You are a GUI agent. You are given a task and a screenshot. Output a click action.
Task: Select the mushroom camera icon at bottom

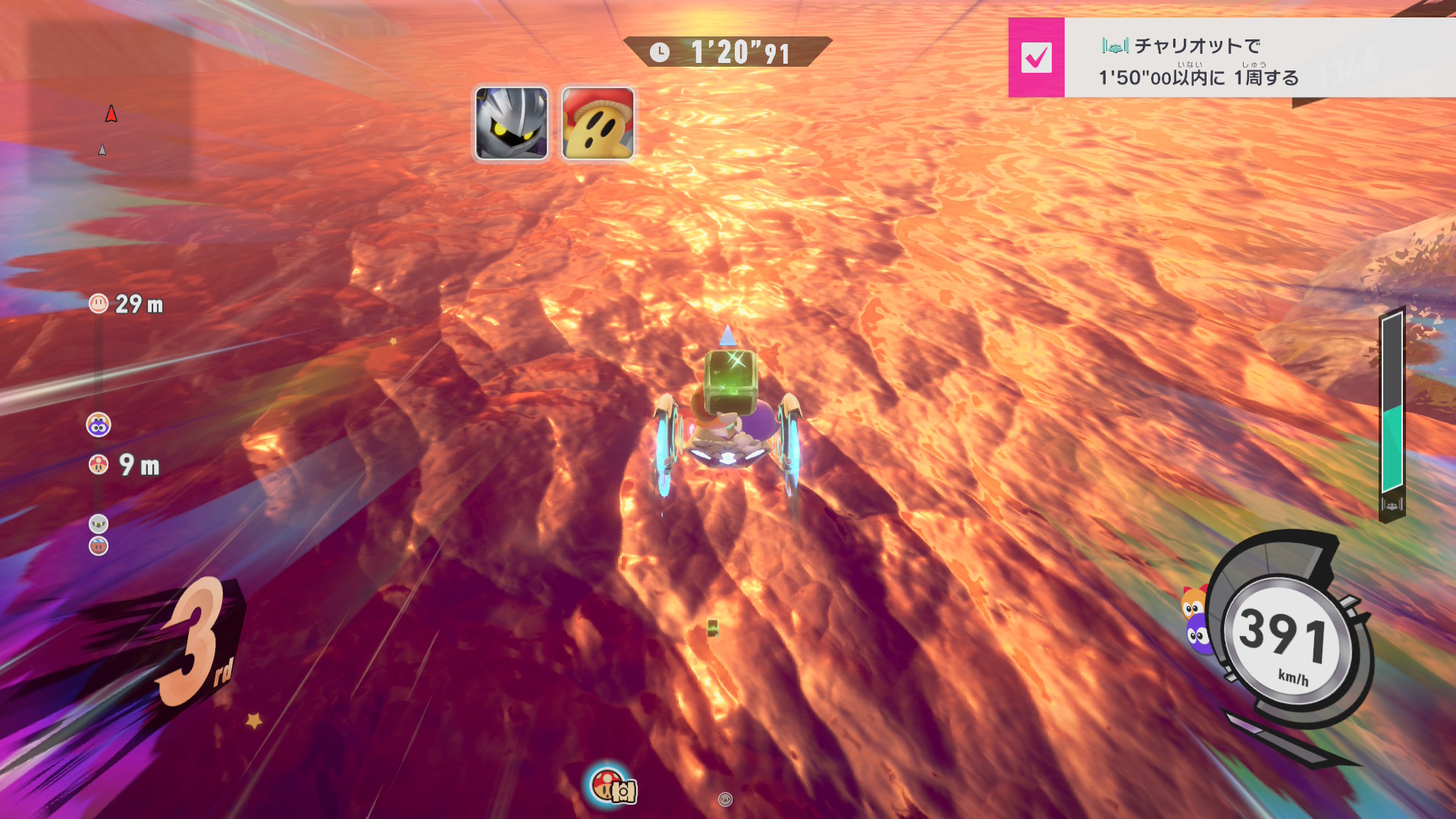(x=612, y=786)
